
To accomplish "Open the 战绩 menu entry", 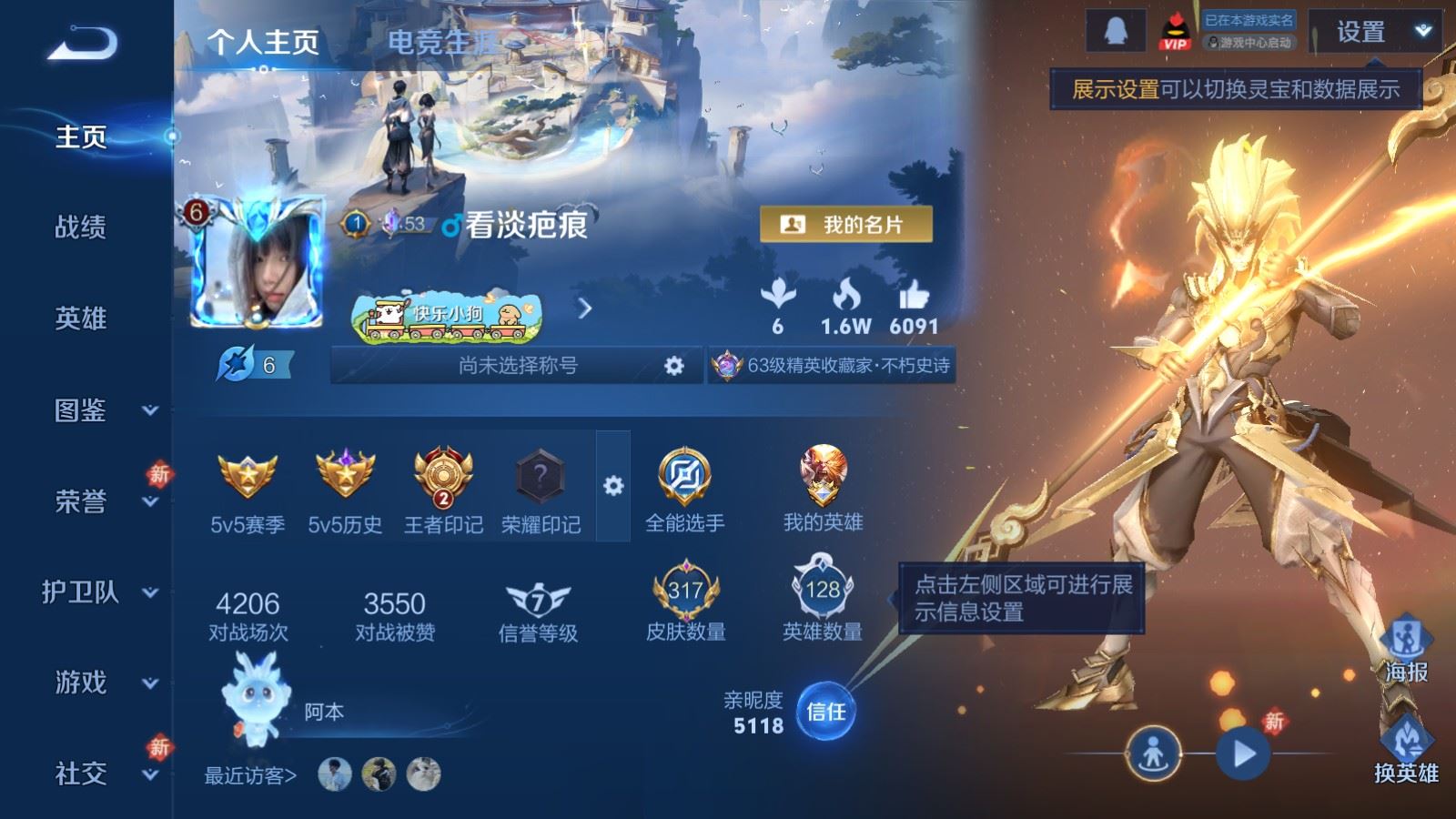I will point(81,227).
